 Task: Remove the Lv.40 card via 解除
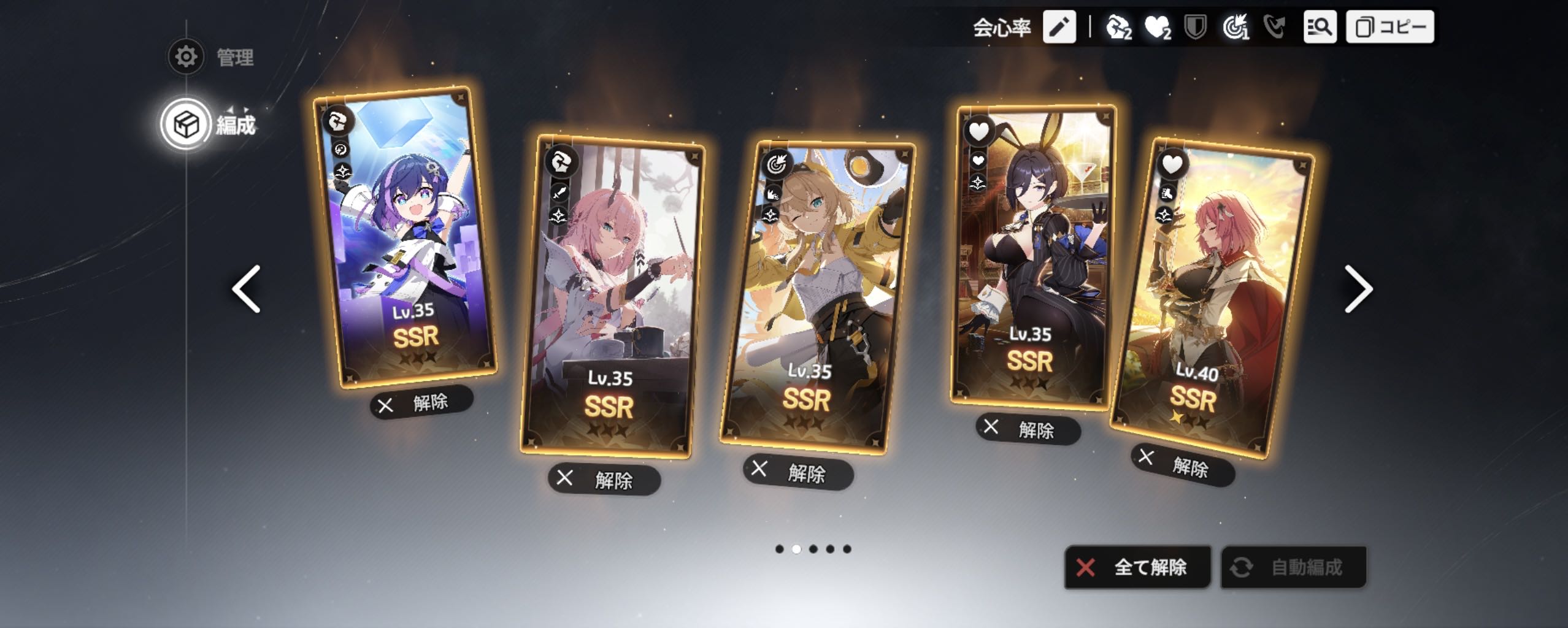tap(1183, 466)
